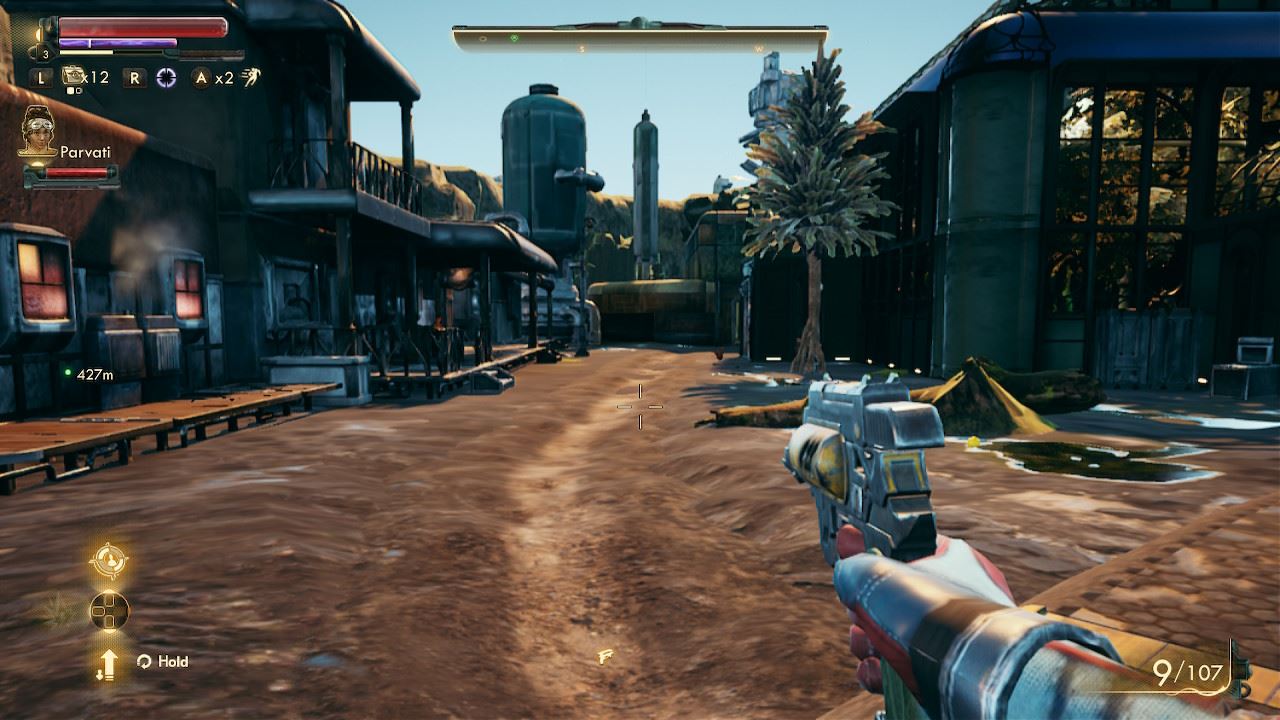Select the companion move arrow command icon
The image size is (1280, 720).
(x=108, y=663)
